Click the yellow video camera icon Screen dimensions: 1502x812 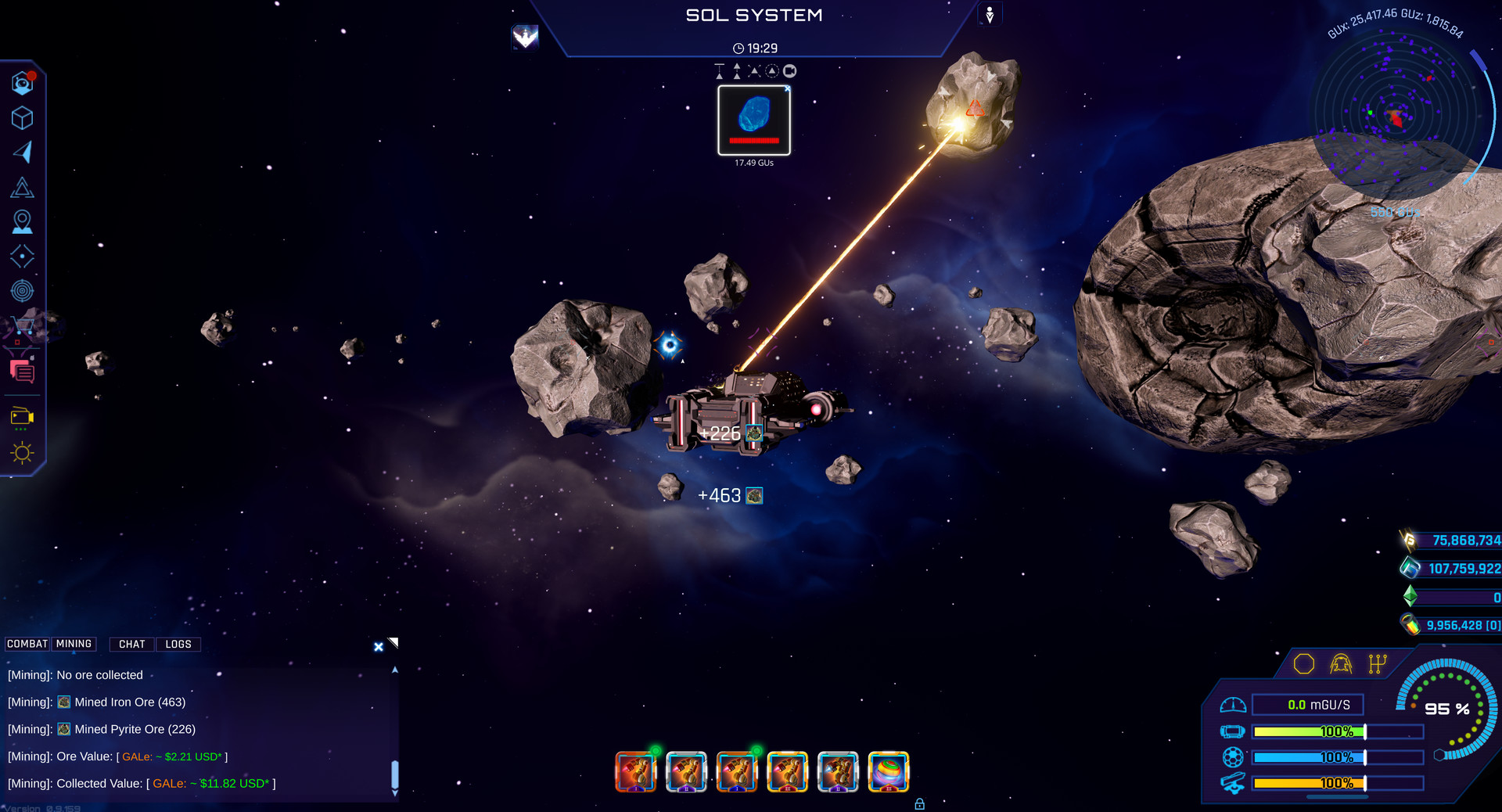(22, 417)
